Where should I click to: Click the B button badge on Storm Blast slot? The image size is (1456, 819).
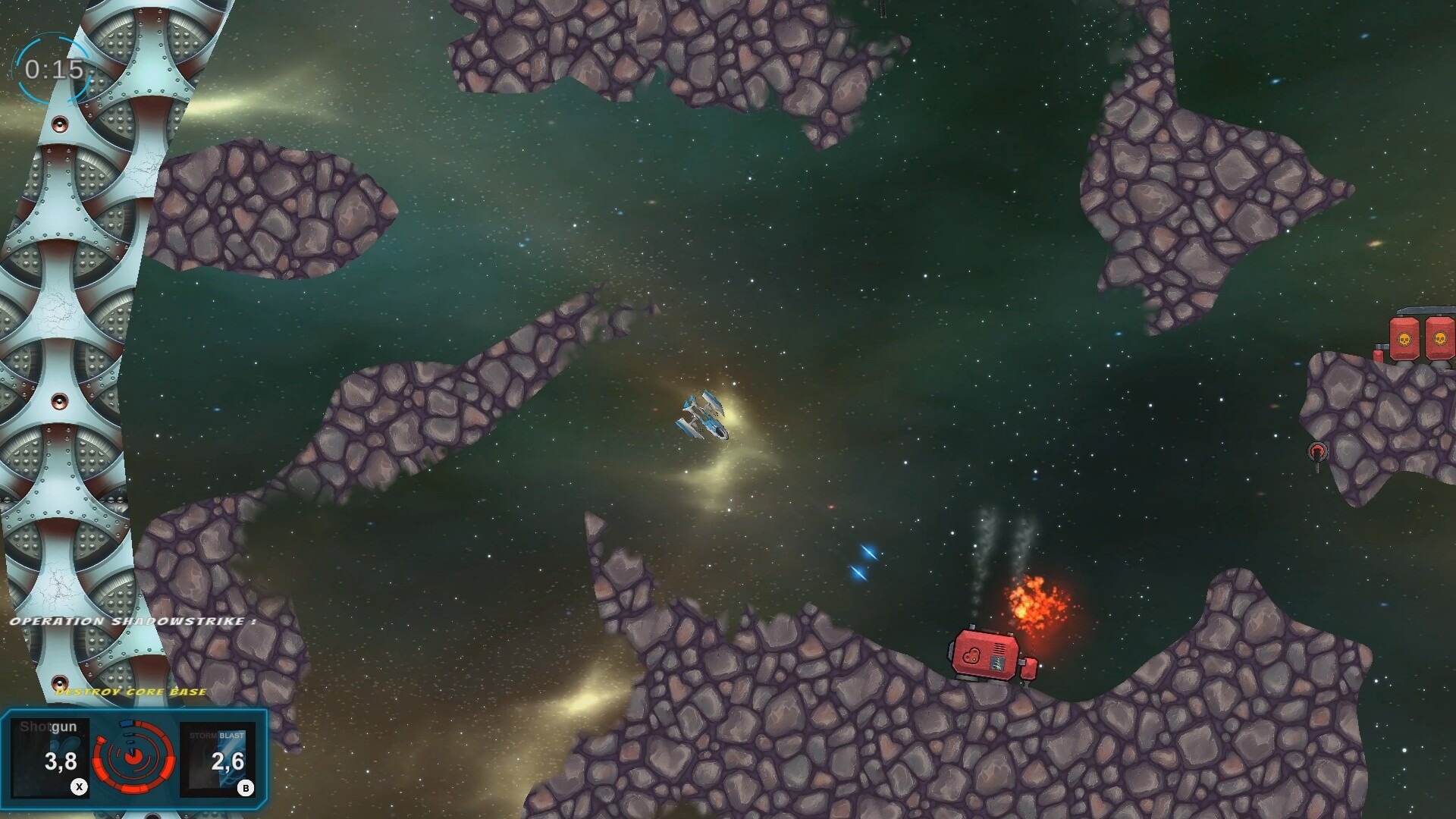[245, 786]
